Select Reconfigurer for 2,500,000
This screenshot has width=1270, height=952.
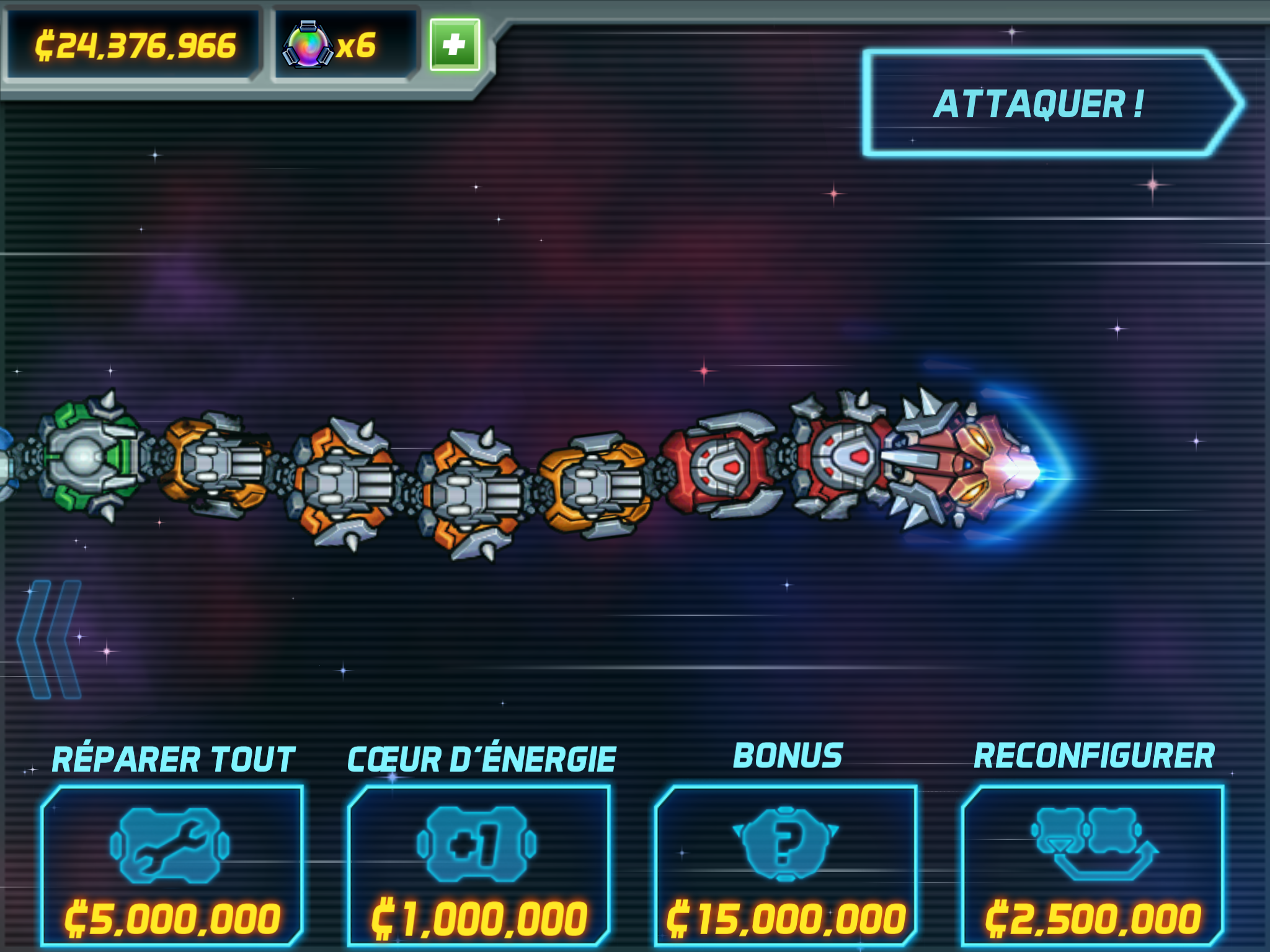(x=1093, y=865)
